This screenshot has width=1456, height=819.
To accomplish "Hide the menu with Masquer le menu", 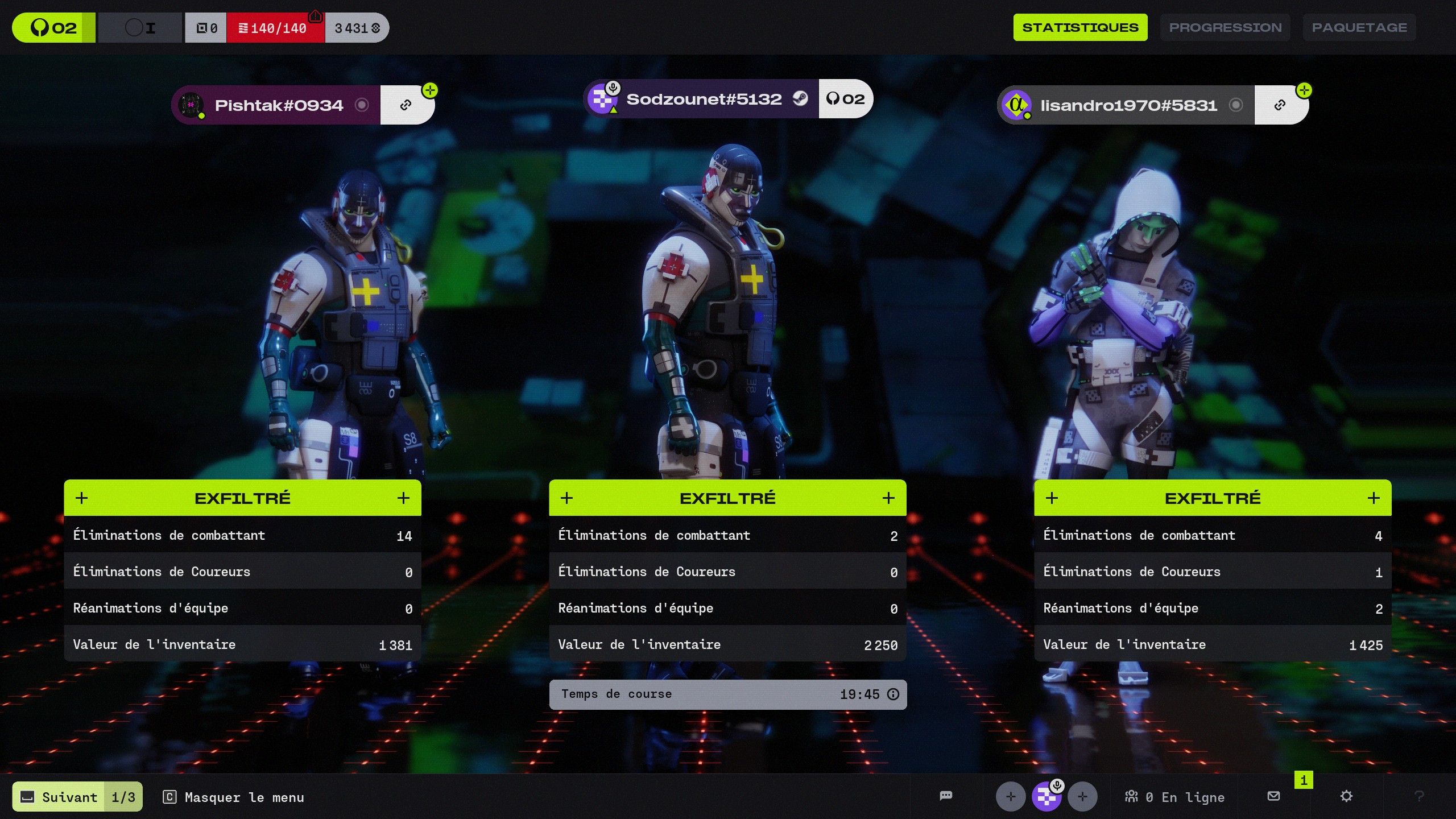I will pos(234,797).
